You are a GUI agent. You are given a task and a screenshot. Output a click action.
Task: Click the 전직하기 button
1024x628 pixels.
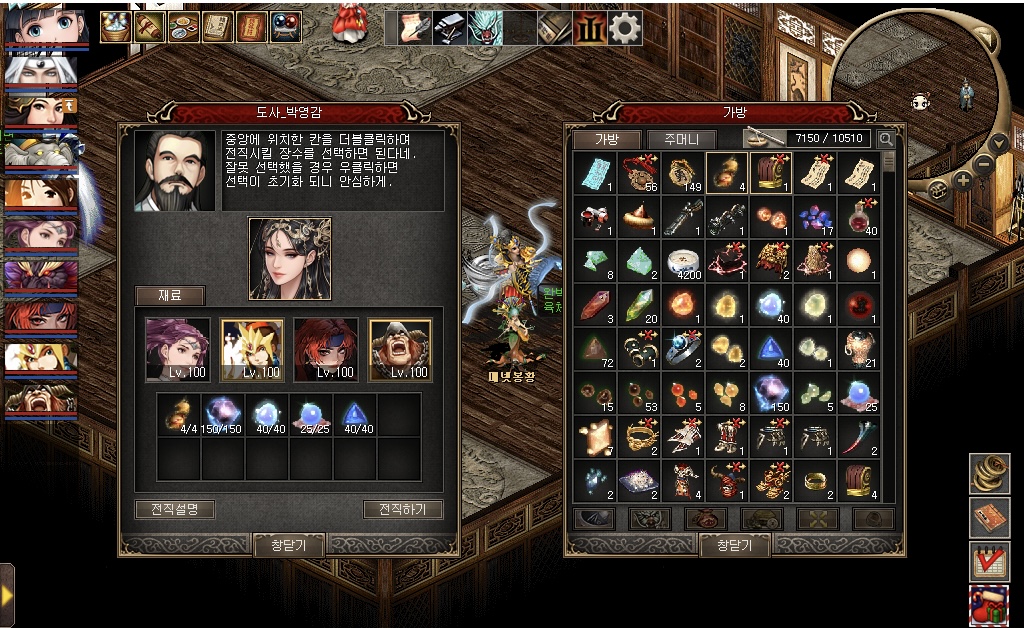(403, 509)
